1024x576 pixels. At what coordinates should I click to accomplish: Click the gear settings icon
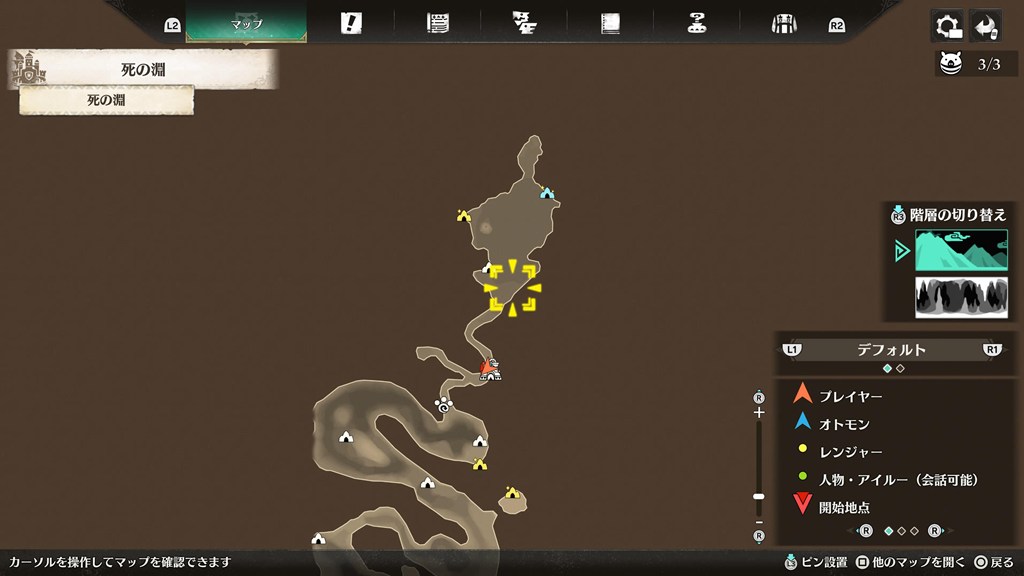[x=945, y=26]
